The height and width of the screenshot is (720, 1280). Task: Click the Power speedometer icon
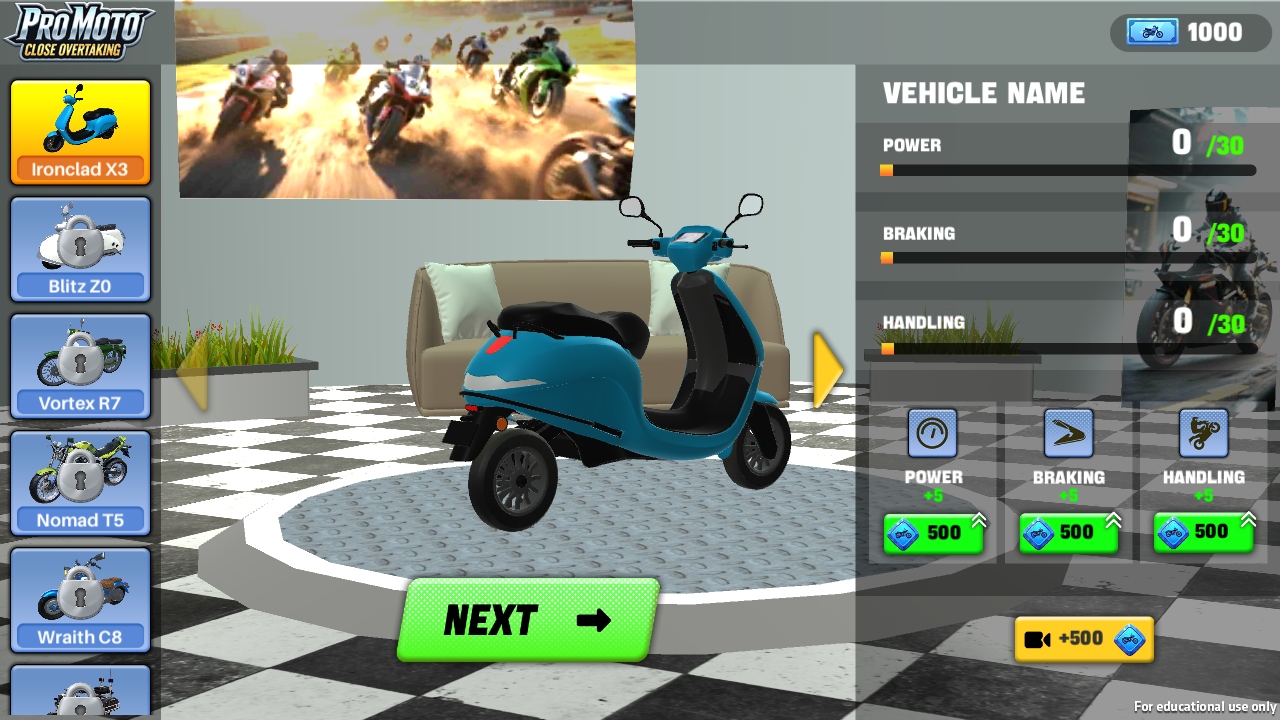coord(932,434)
